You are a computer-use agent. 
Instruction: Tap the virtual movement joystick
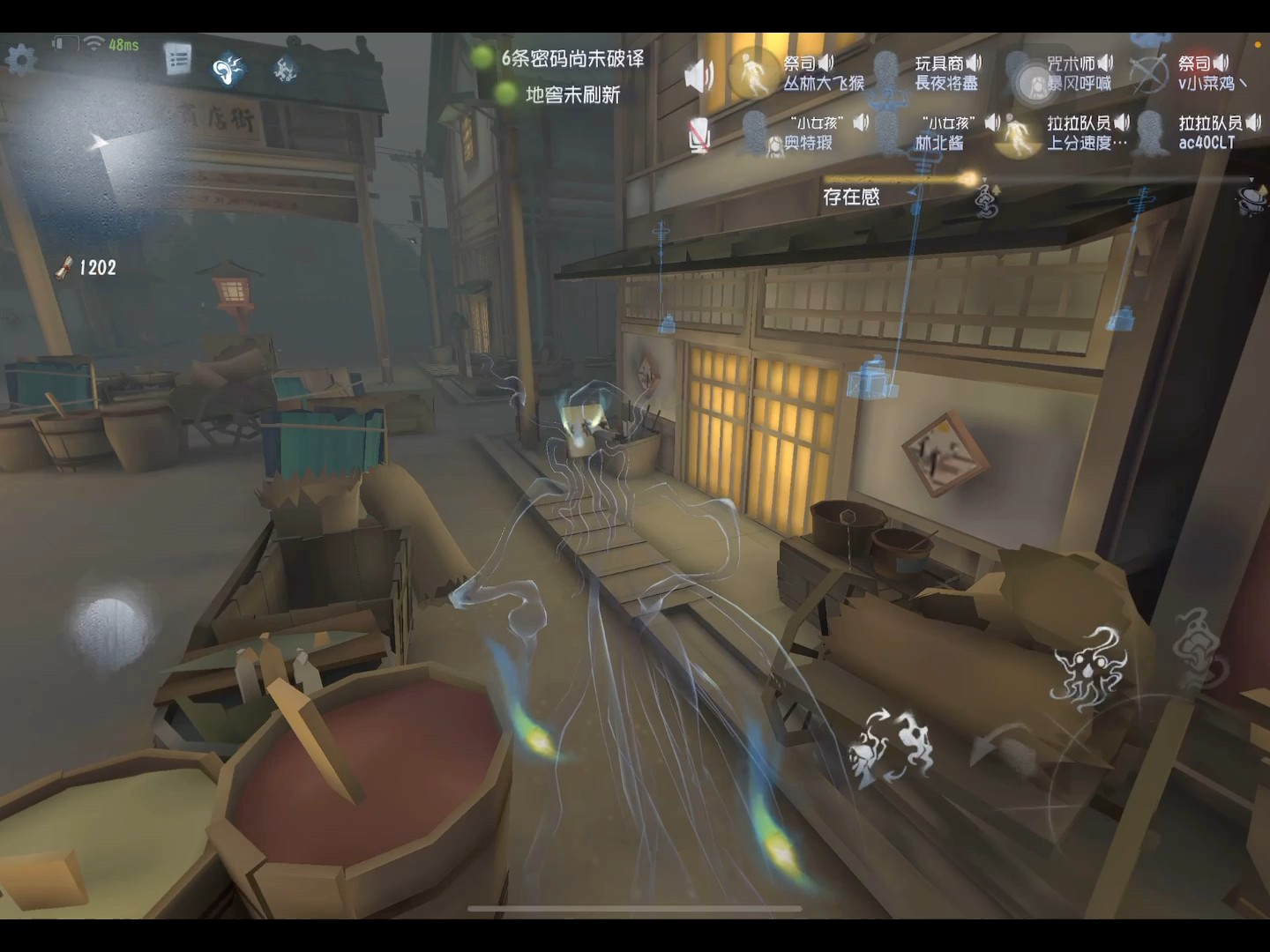(x=109, y=623)
